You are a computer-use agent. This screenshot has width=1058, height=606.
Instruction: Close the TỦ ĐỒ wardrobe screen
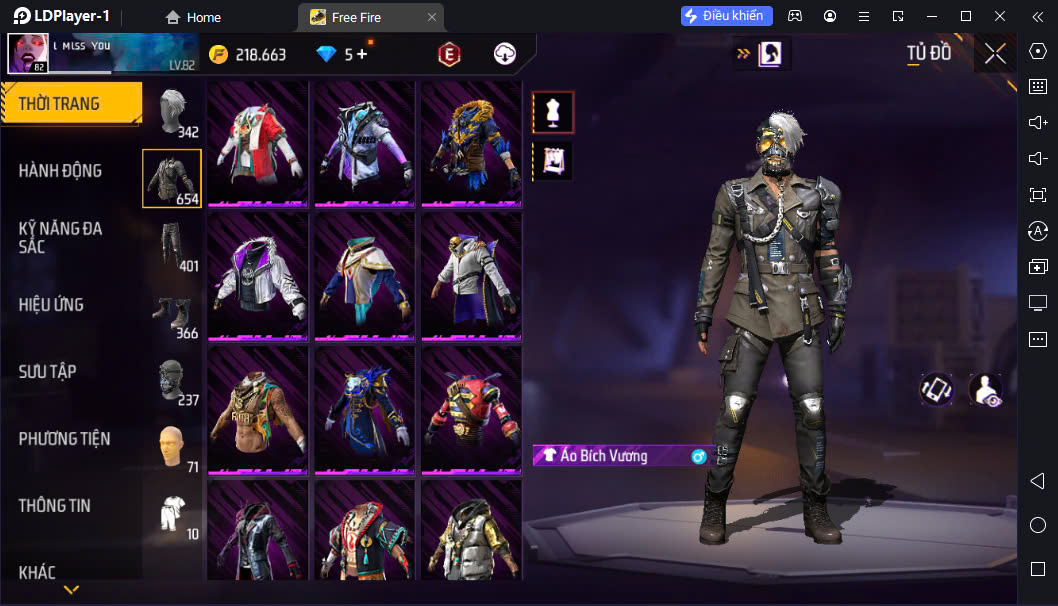(x=995, y=54)
